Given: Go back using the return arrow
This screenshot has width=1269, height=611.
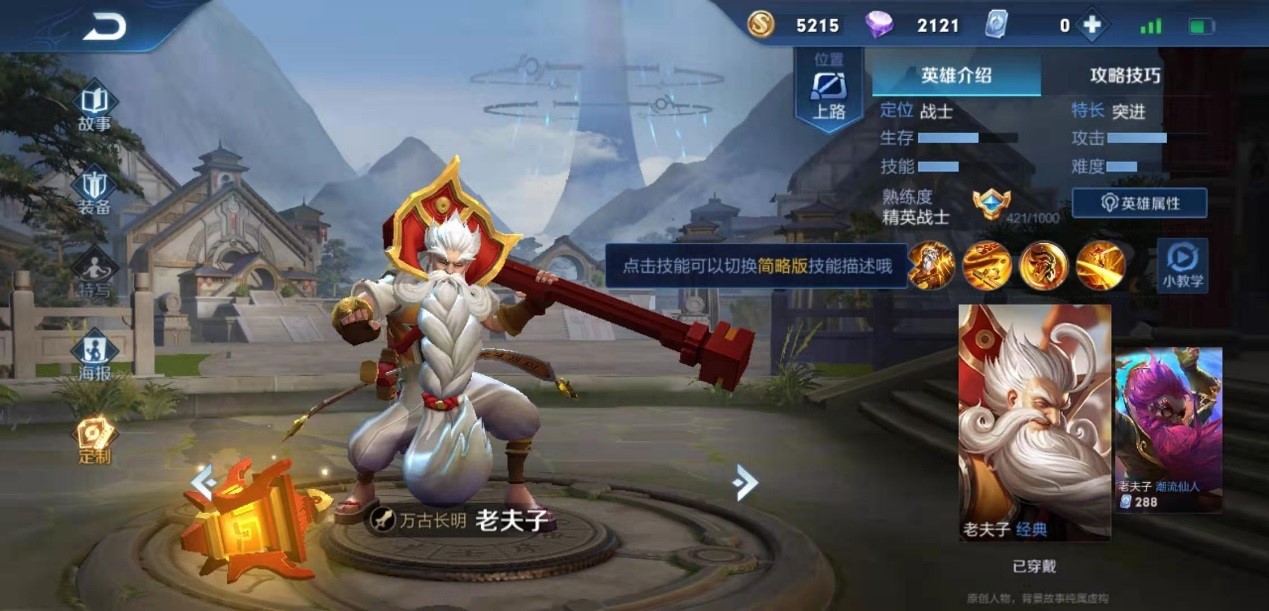Looking at the screenshot, I should (104, 27).
